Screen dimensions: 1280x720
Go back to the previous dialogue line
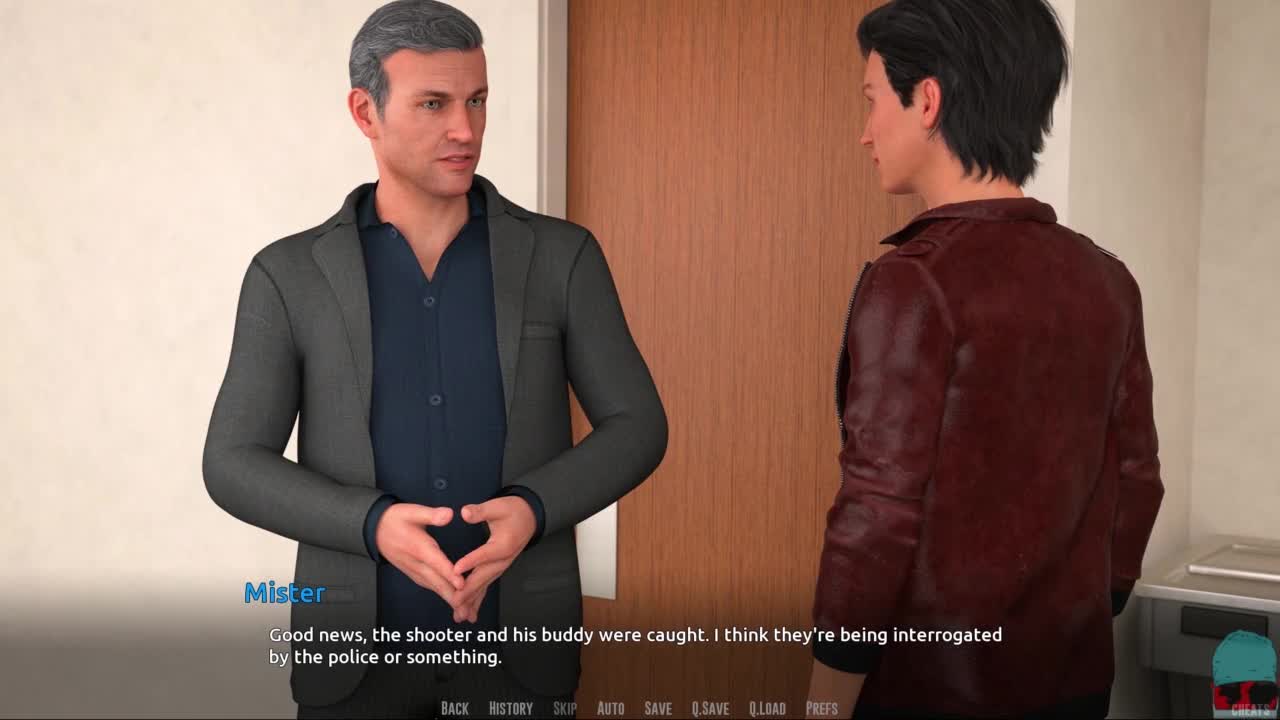pos(454,708)
